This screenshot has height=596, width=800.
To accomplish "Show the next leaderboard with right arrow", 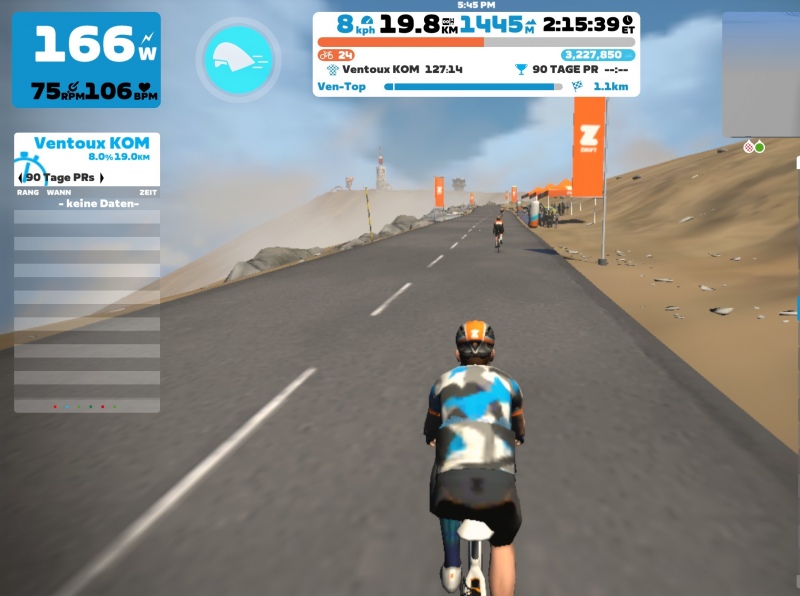I will pos(101,178).
